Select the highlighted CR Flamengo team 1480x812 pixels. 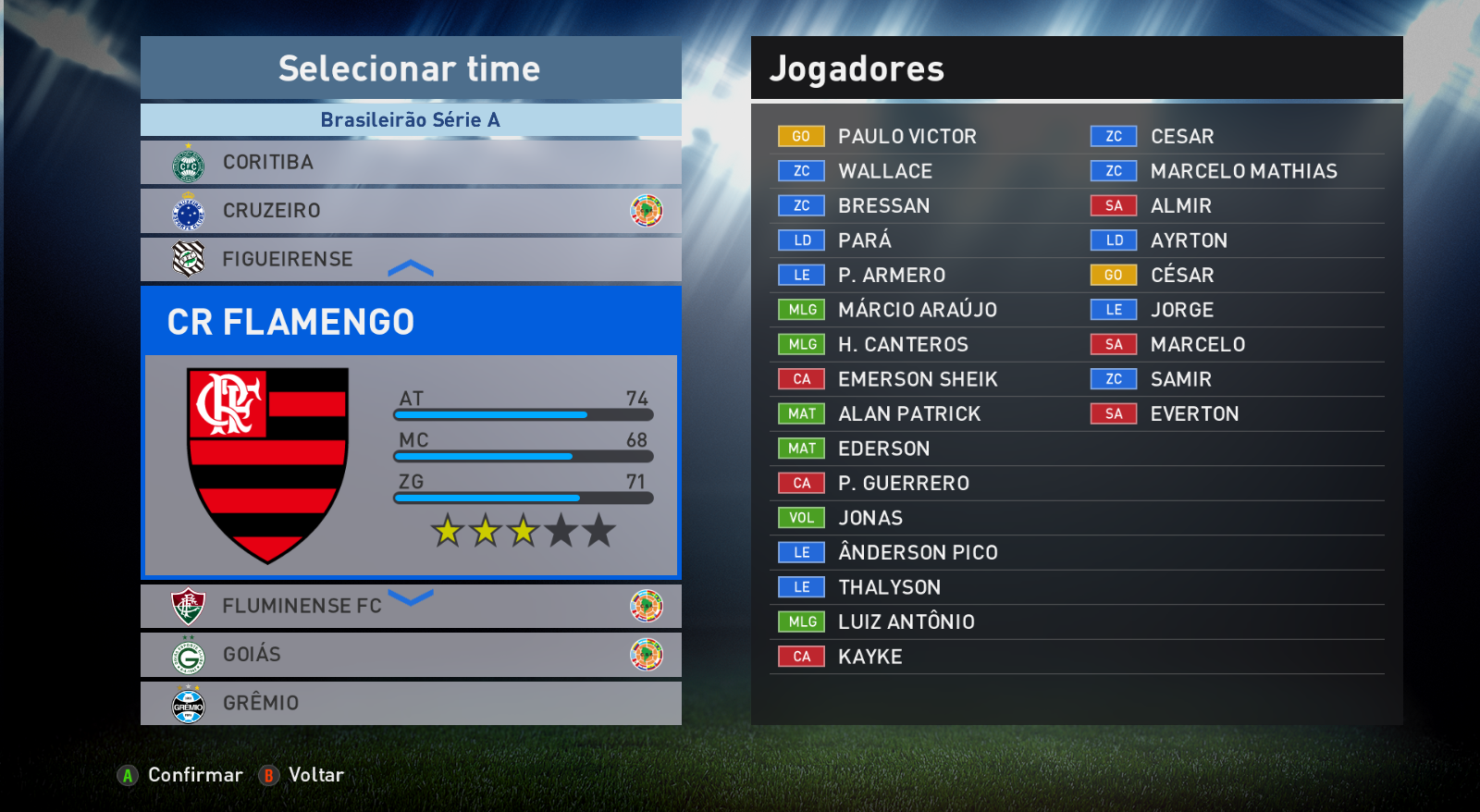(410, 322)
